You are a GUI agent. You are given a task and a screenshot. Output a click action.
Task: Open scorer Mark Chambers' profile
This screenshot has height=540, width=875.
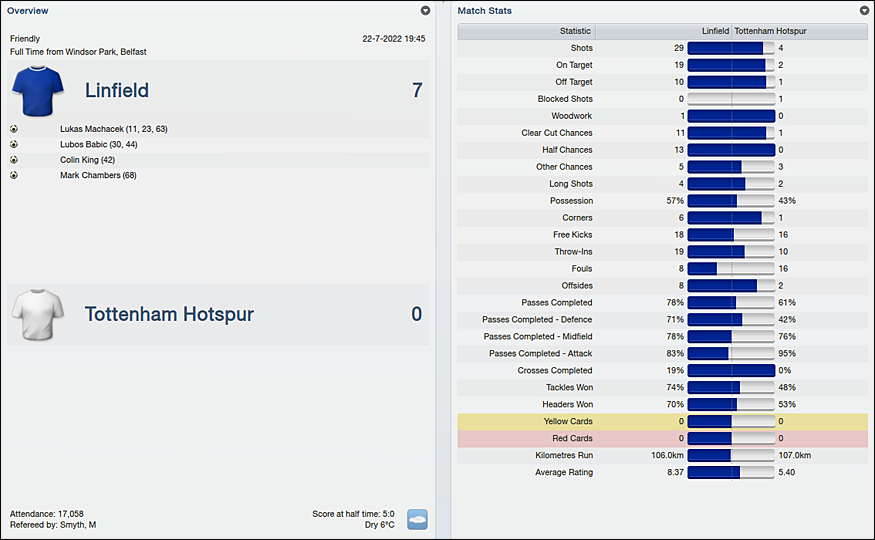tap(98, 176)
